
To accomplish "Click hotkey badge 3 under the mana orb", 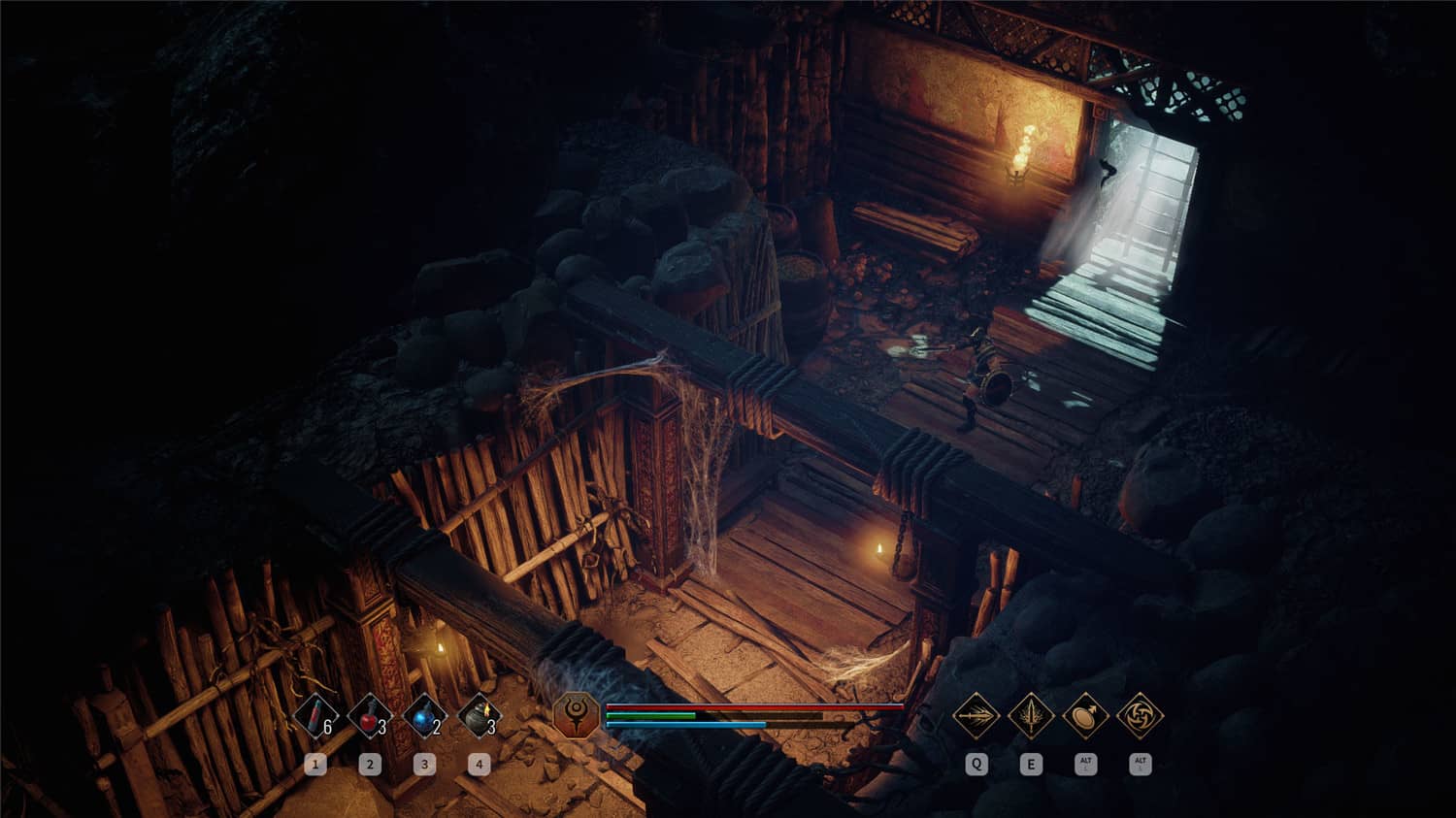I will click(424, 764).
